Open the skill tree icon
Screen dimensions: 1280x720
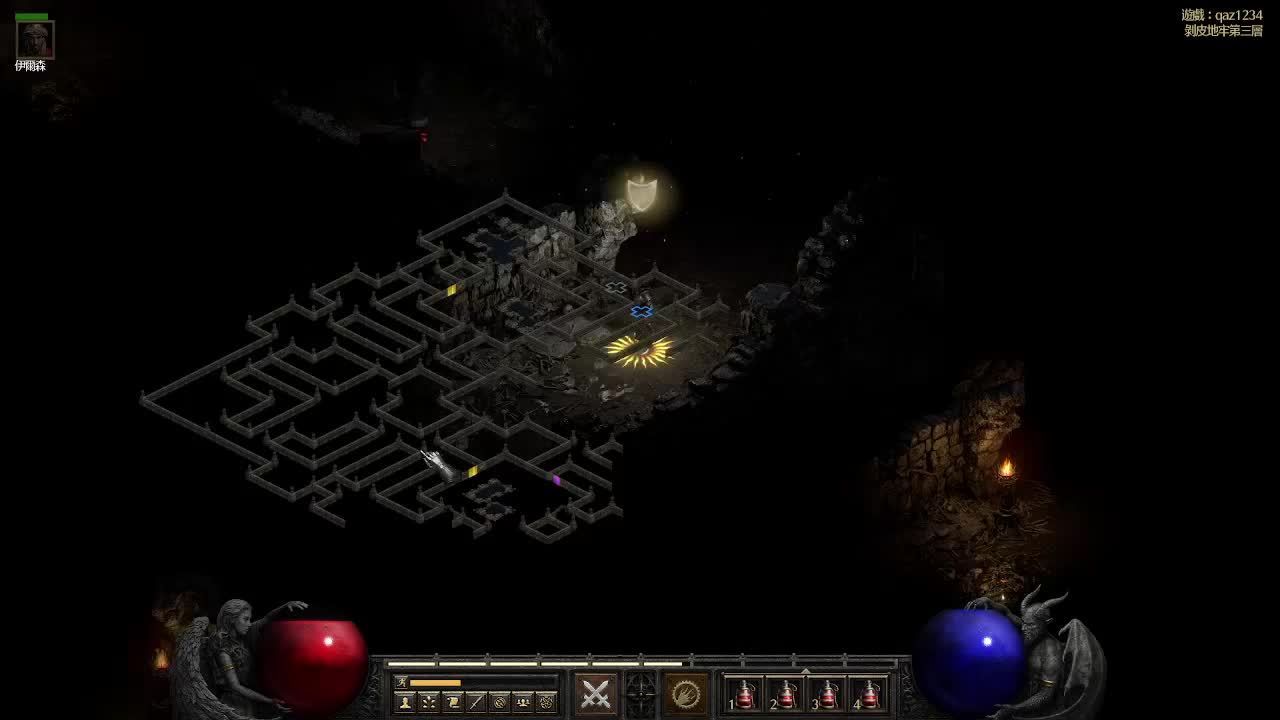(428, 702)
